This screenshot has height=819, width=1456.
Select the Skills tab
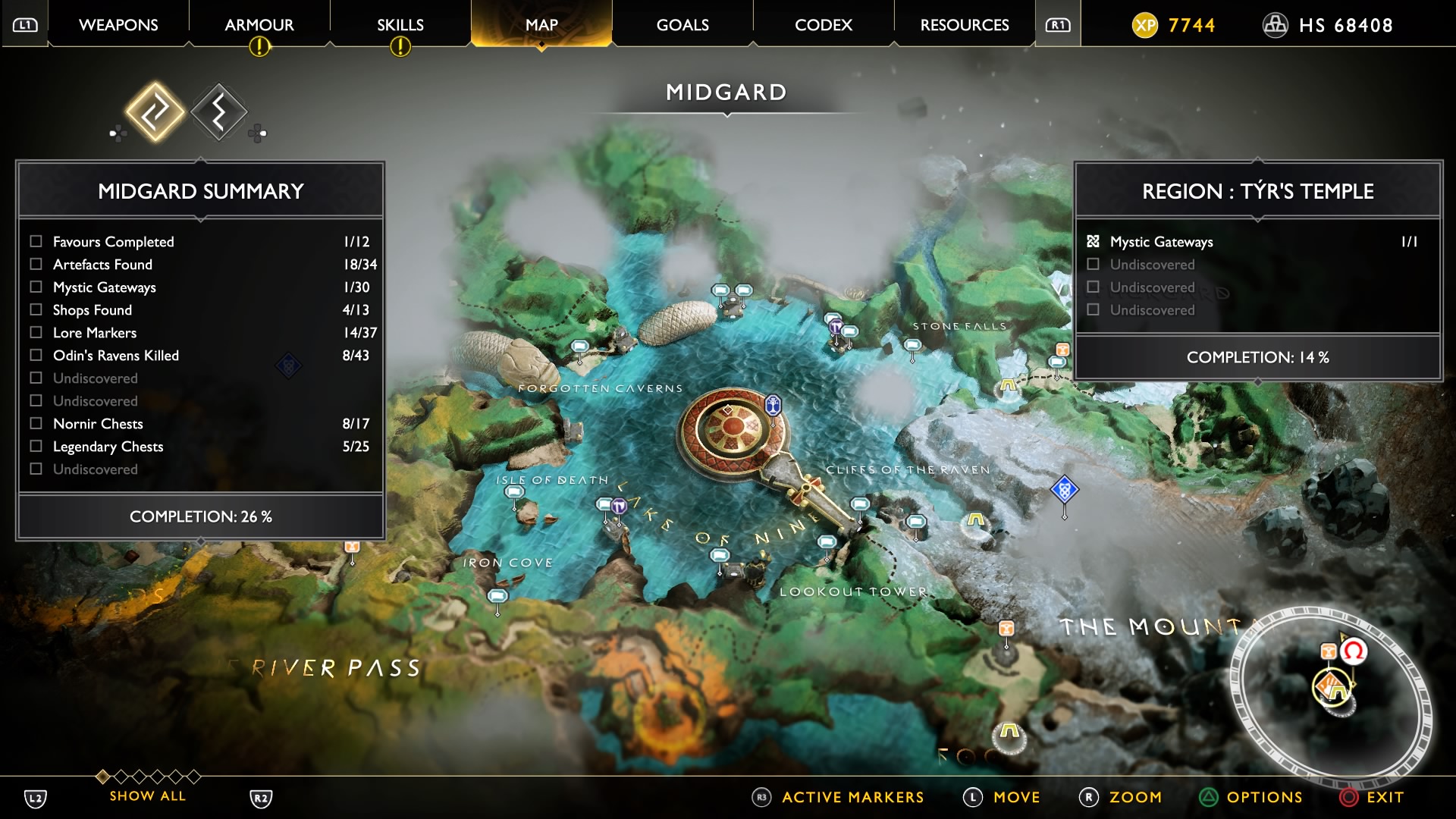400,25
